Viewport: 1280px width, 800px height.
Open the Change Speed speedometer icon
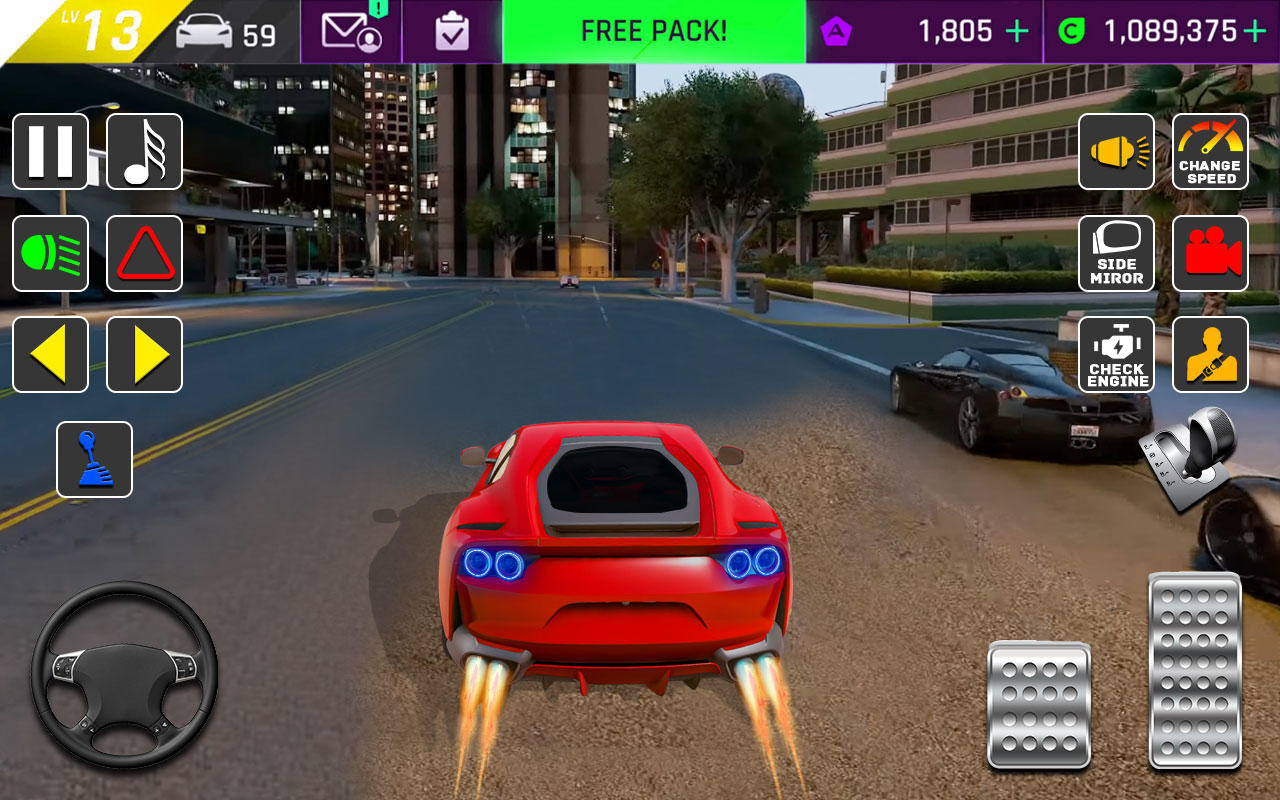coord(1210,152)
